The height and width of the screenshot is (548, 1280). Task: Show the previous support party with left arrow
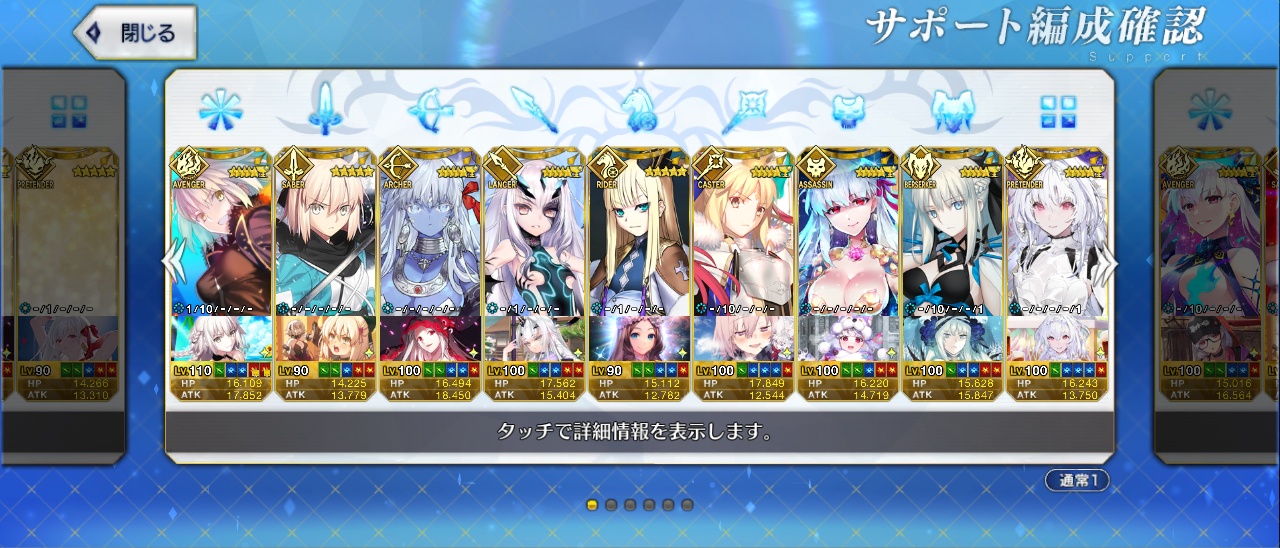(x=174, y=262)
